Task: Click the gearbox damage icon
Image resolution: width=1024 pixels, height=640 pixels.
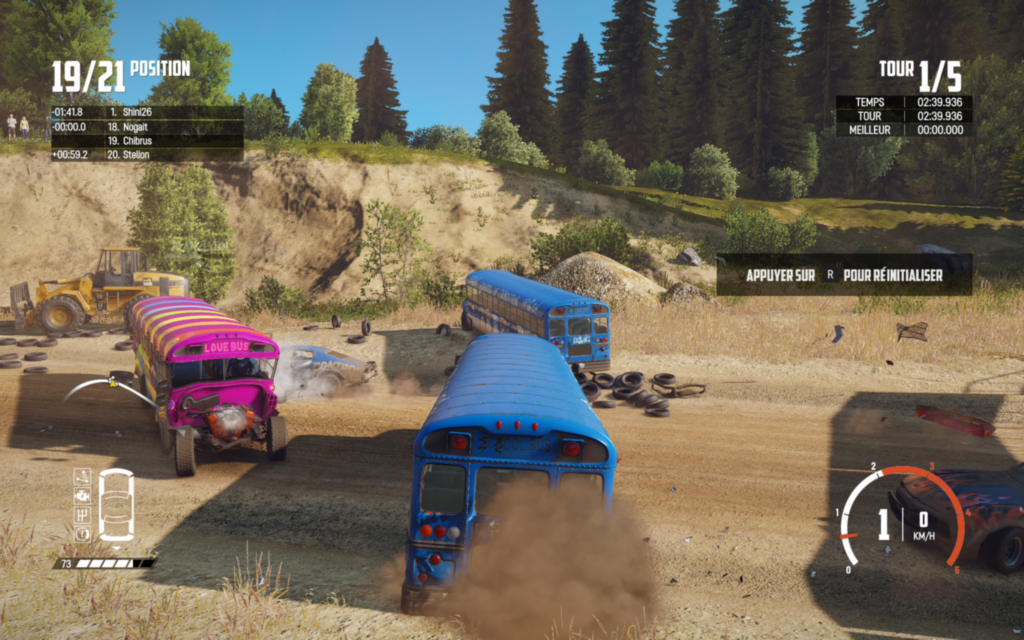Action: pyautogui.click(x=82, y=514)
